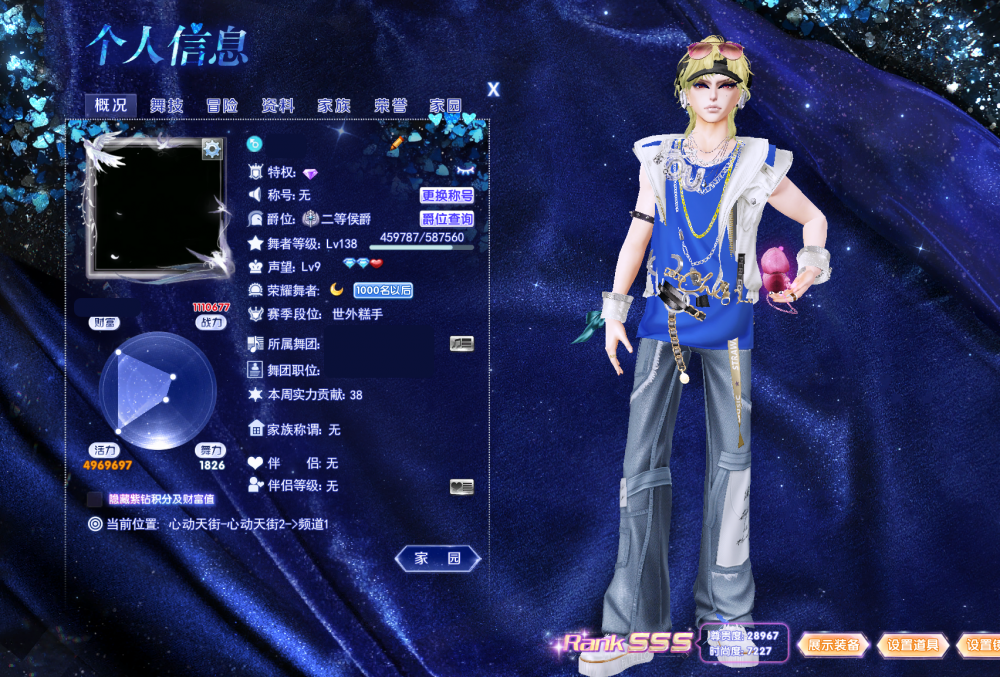Image resolution: width=1000 pixels, height=677 pixels.
Task: Select the 概况 overview tab
Action: [111, 105]
